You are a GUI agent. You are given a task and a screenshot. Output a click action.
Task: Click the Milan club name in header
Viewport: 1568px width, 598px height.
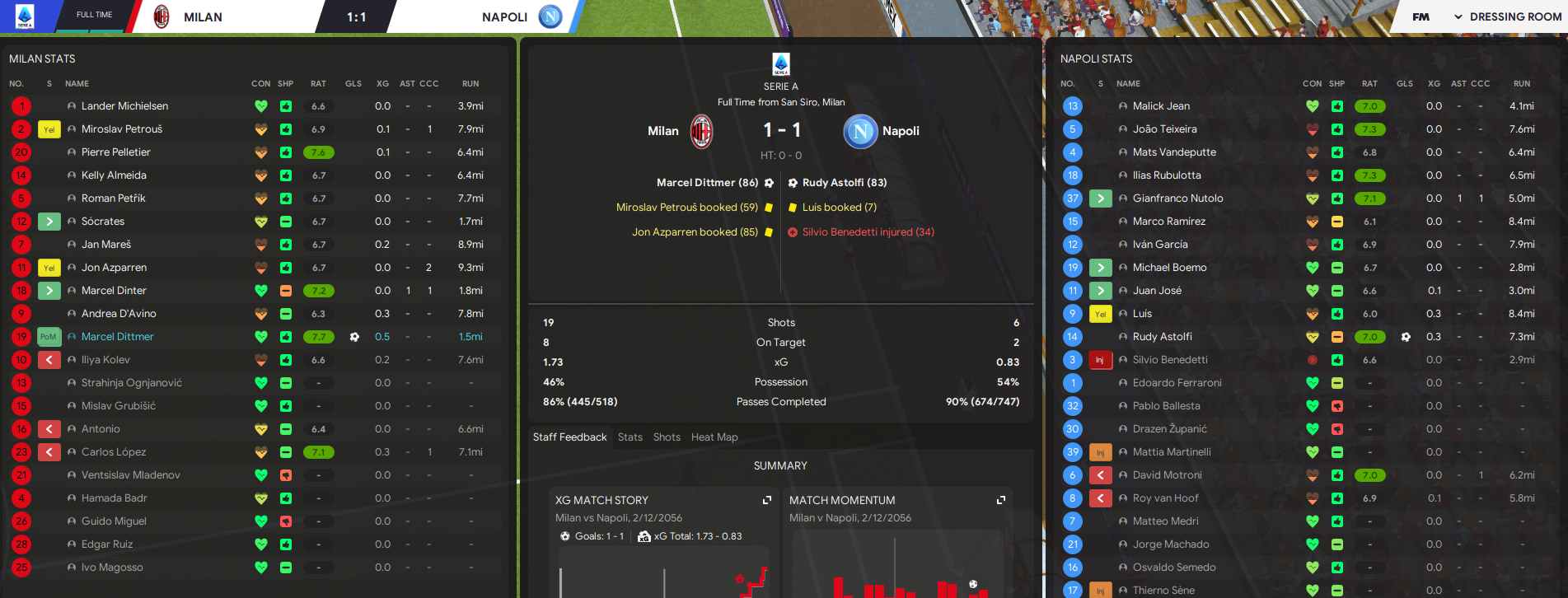coord(203,17)
